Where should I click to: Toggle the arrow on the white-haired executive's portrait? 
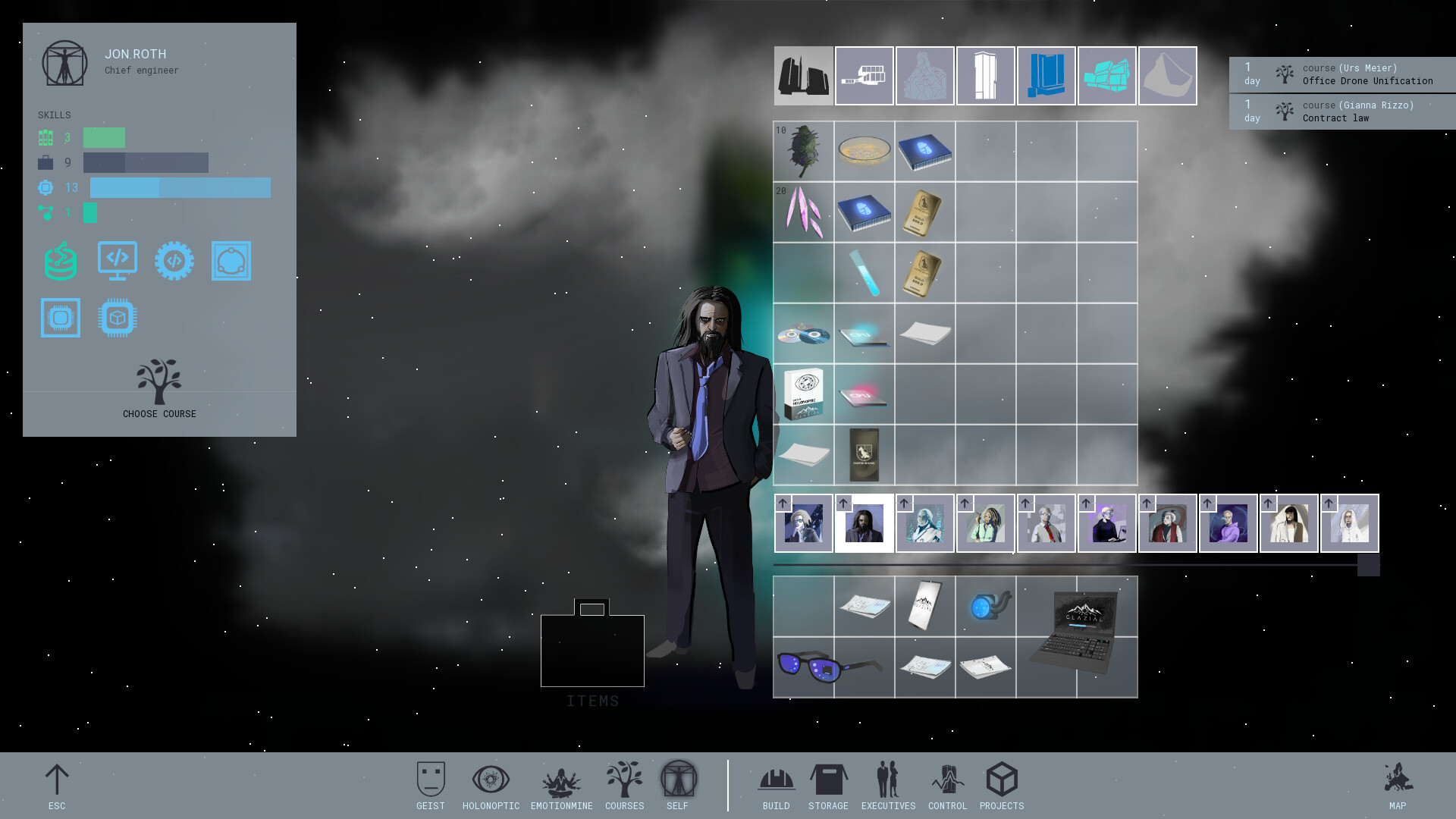coord(903,503)
